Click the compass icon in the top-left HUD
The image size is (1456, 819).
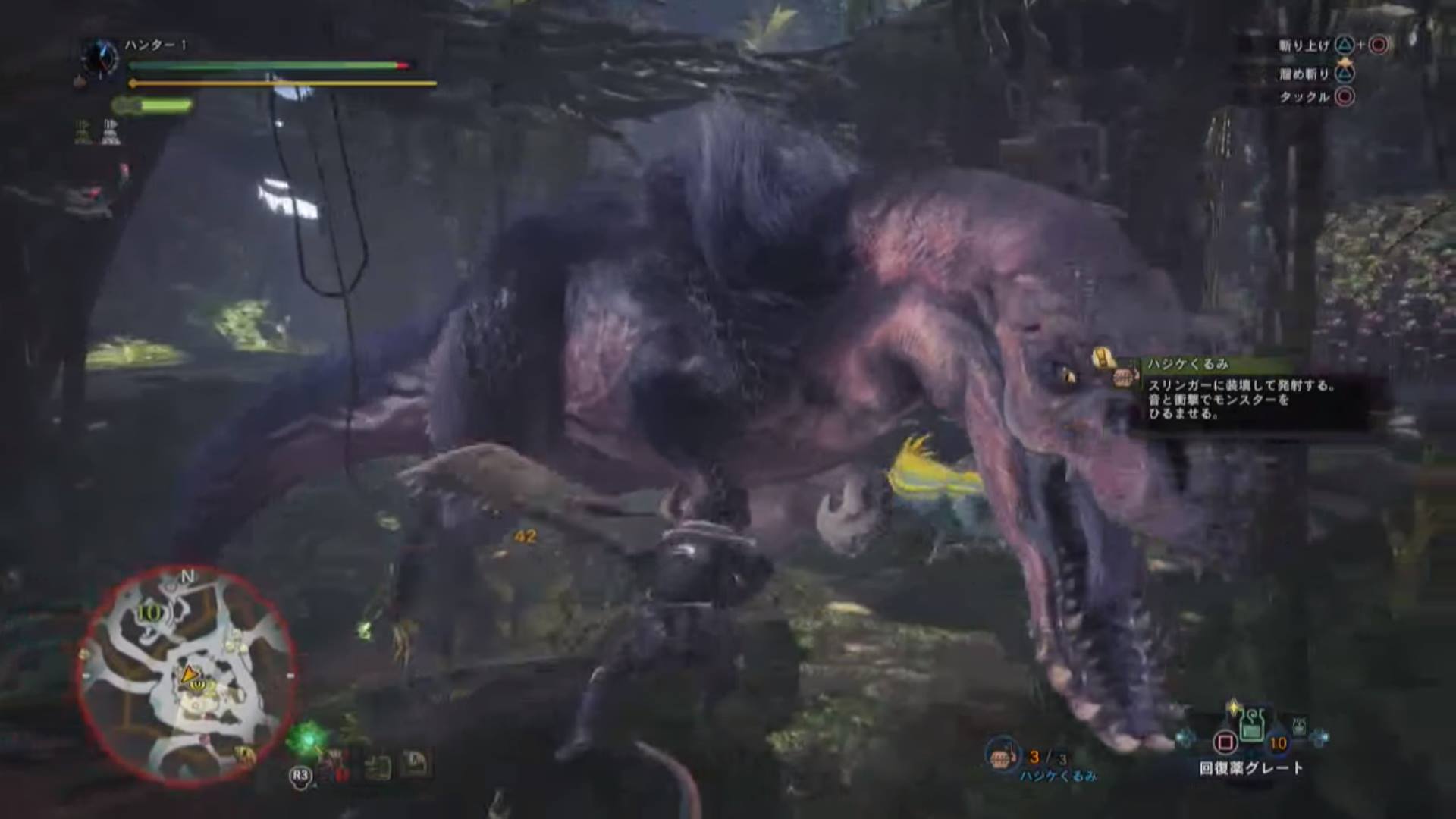99,56
